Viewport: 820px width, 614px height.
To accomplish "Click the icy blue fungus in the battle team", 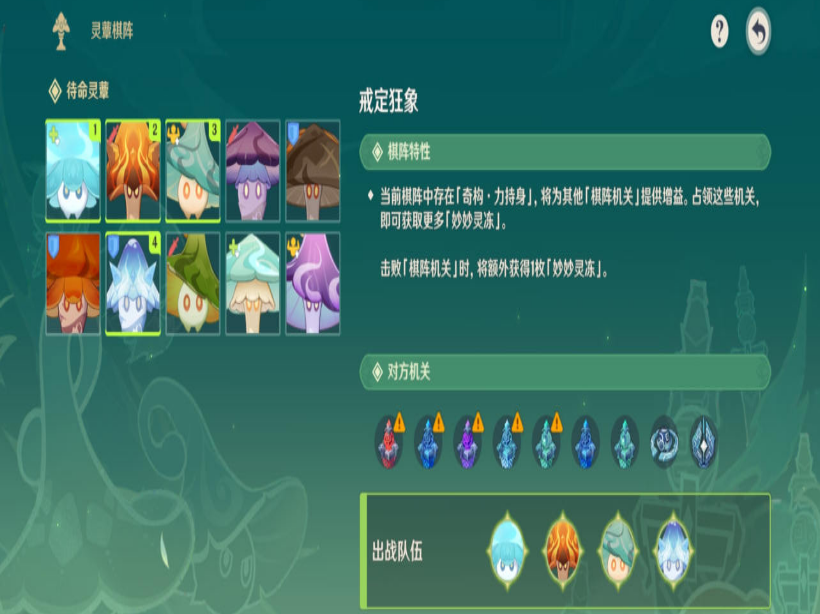I will (673, 551).
